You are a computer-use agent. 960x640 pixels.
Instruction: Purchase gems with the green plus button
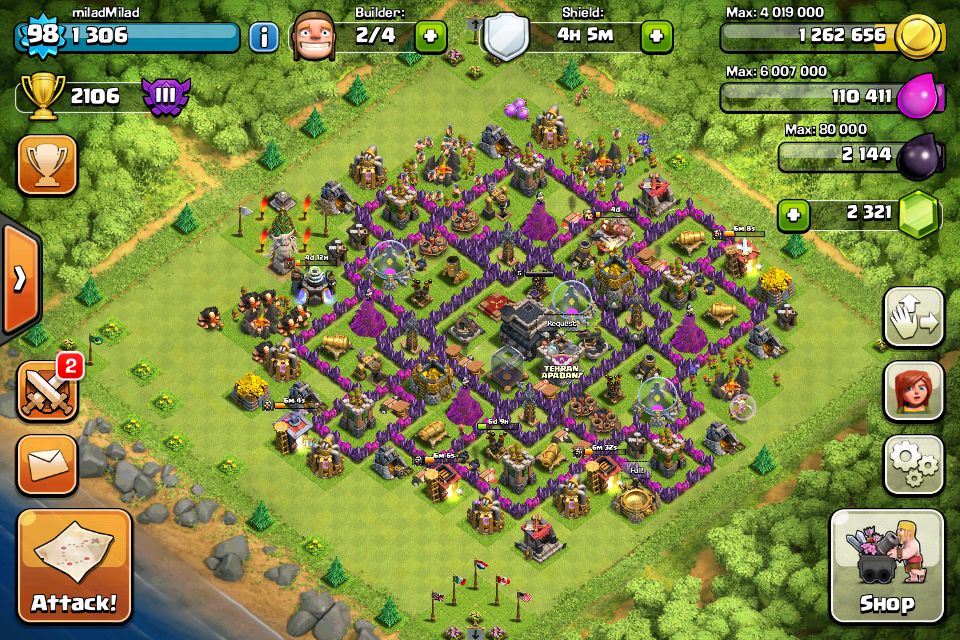794,214
